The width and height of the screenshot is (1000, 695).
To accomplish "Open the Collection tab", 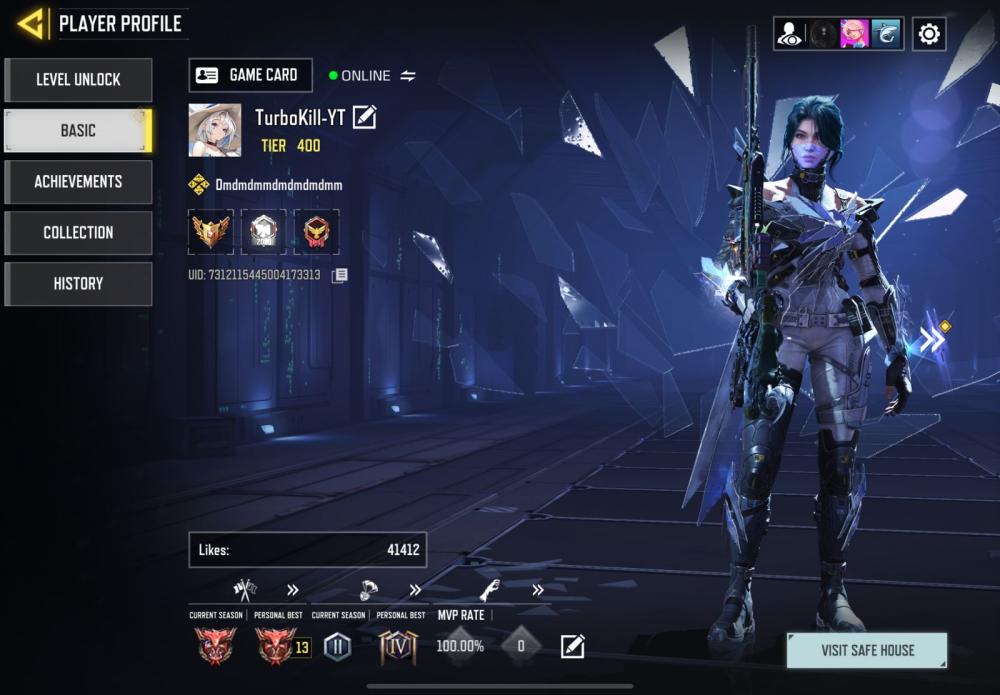I will pyautogui.click(x=78, y=233).
